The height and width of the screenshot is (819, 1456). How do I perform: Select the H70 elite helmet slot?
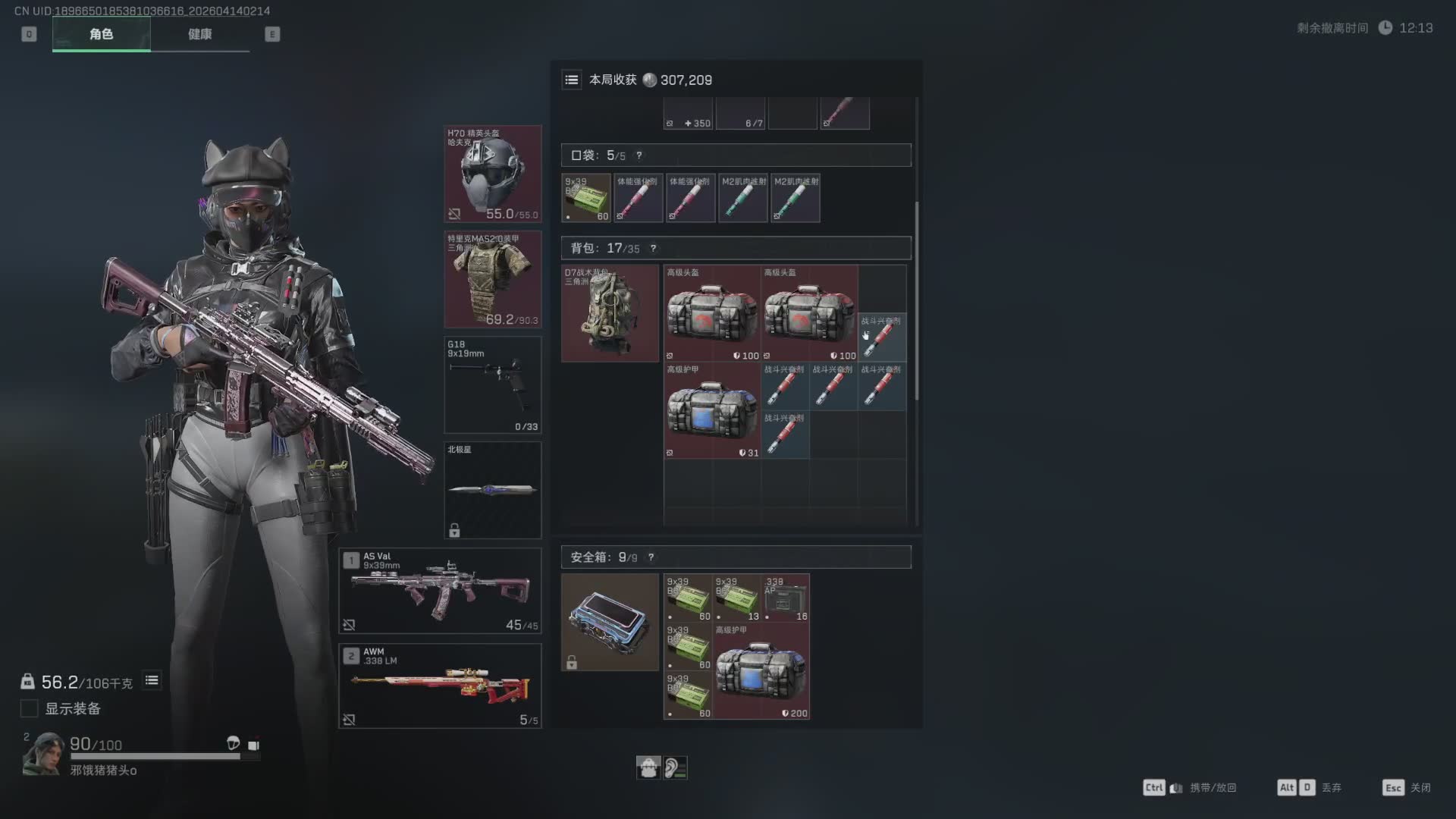point(492,174)
